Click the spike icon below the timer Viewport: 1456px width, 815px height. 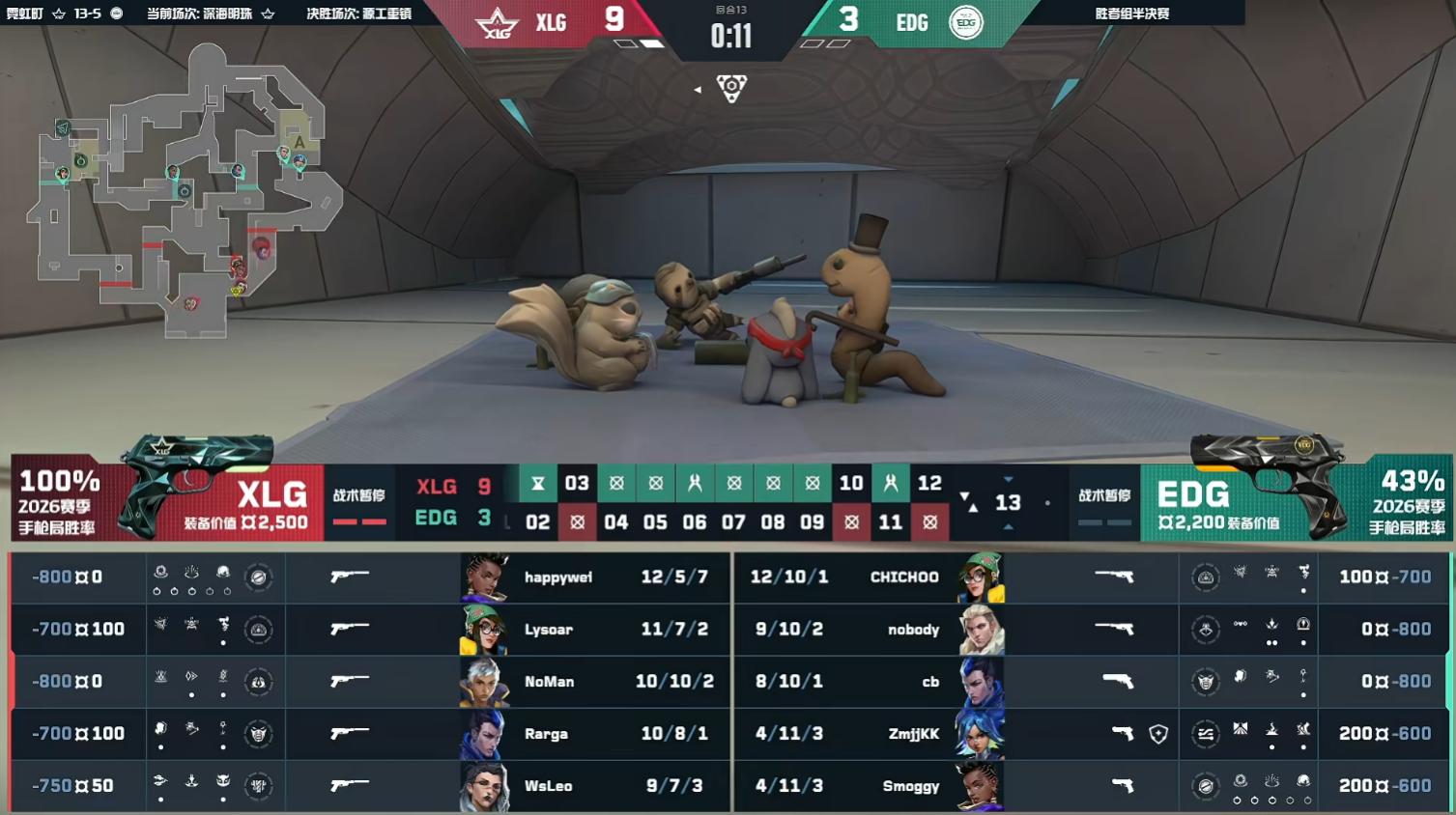[731, 89]
